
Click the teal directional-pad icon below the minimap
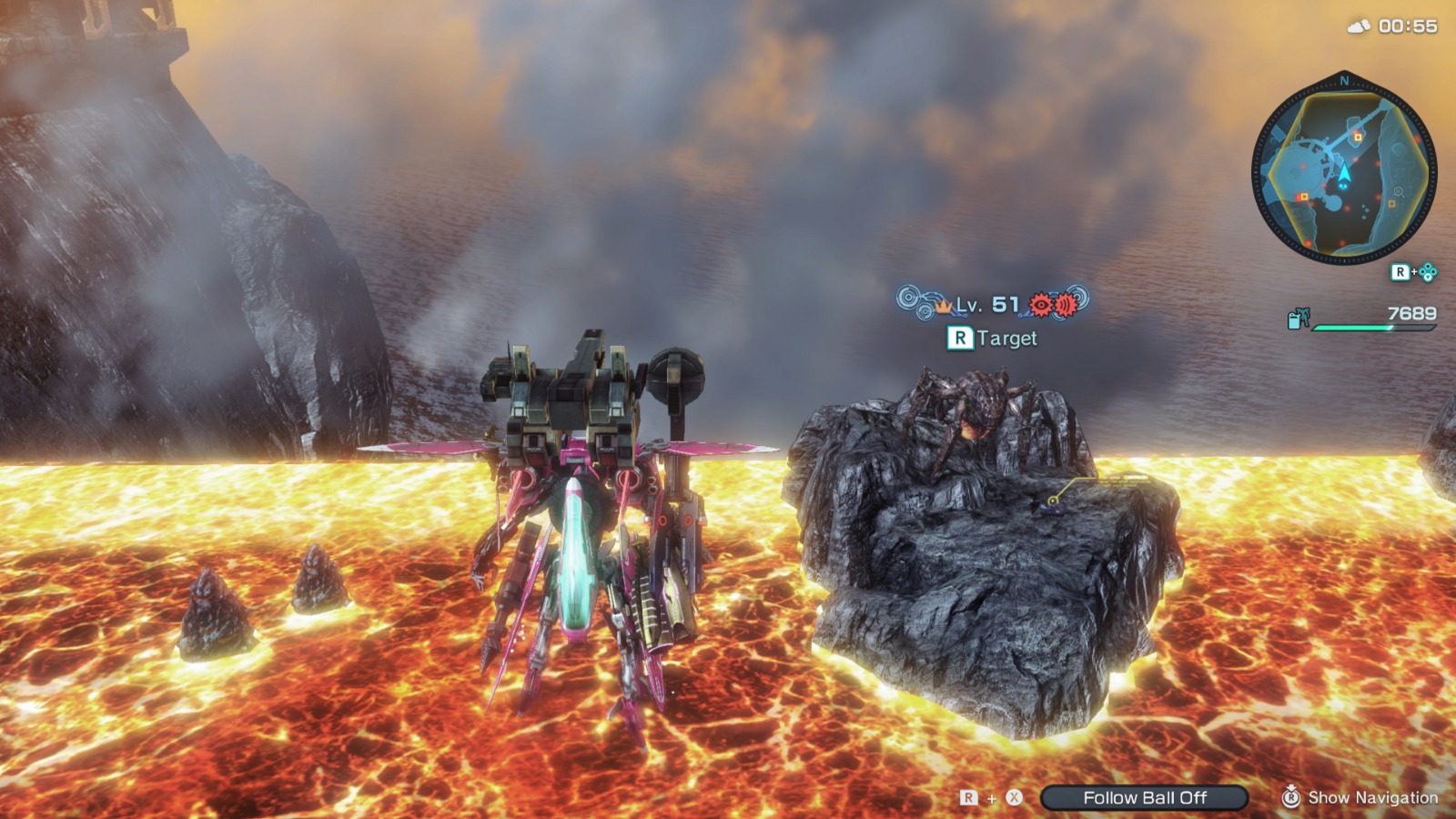point(1428,272)
